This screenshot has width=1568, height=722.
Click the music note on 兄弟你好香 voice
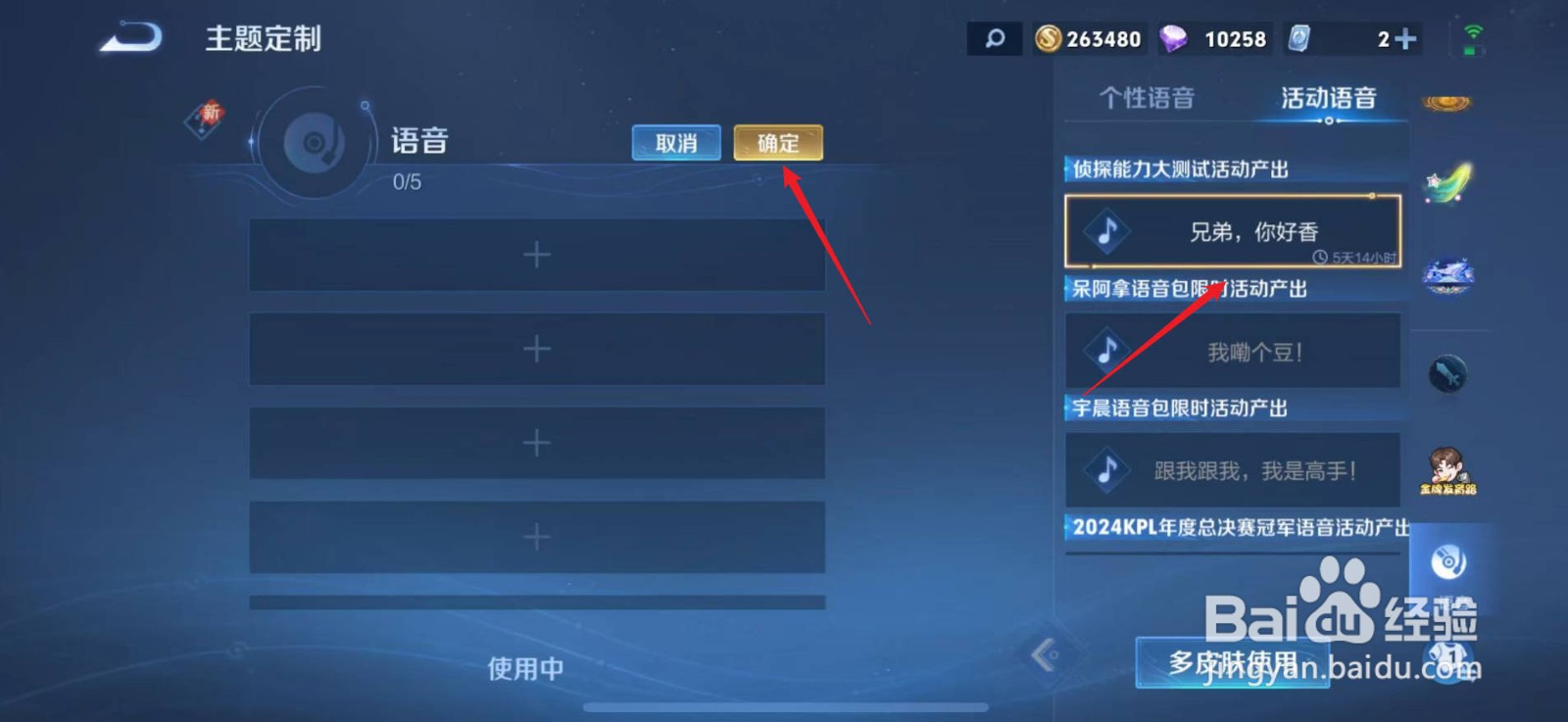coord(1107,231)
